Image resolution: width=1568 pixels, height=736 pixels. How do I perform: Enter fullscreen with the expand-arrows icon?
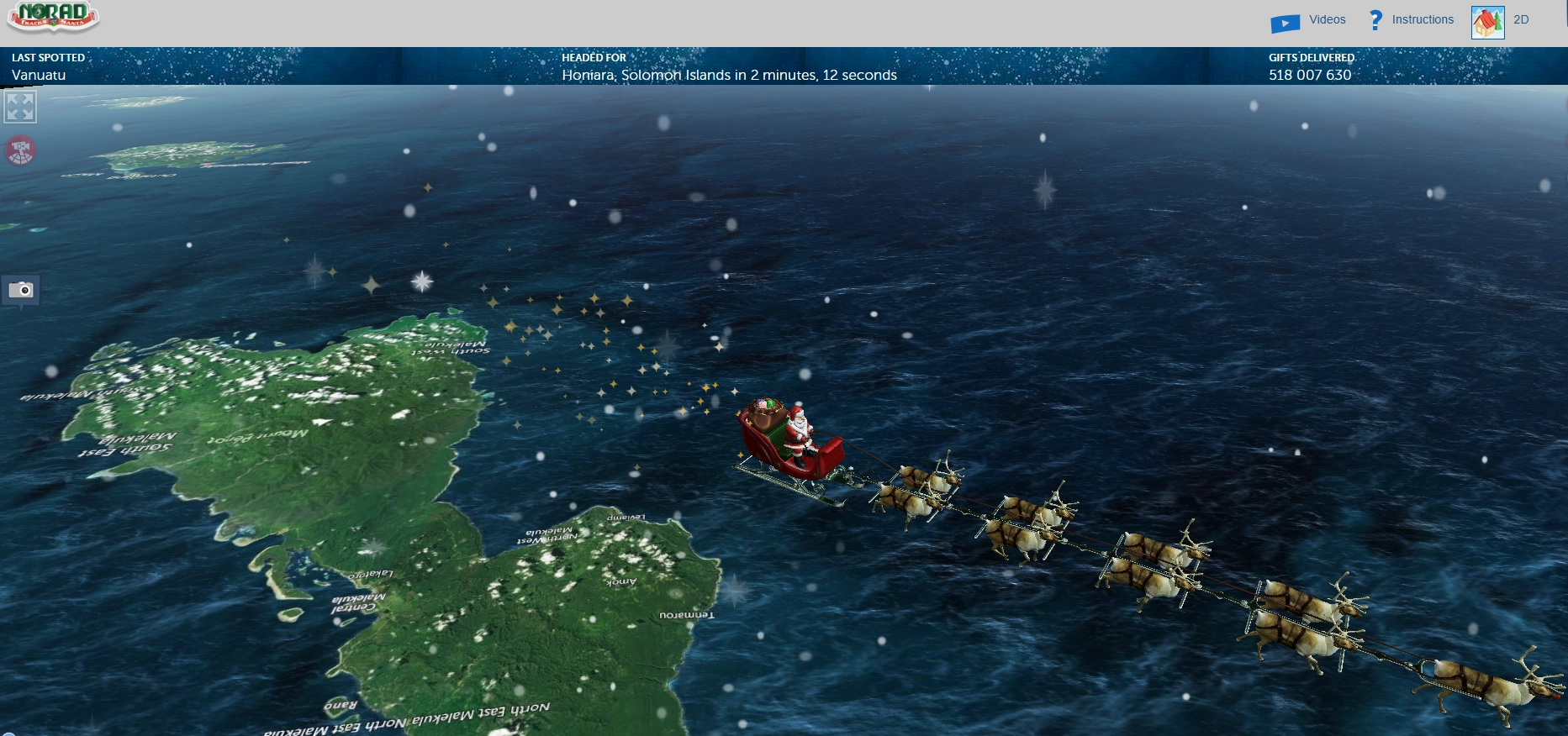point(20,108)
